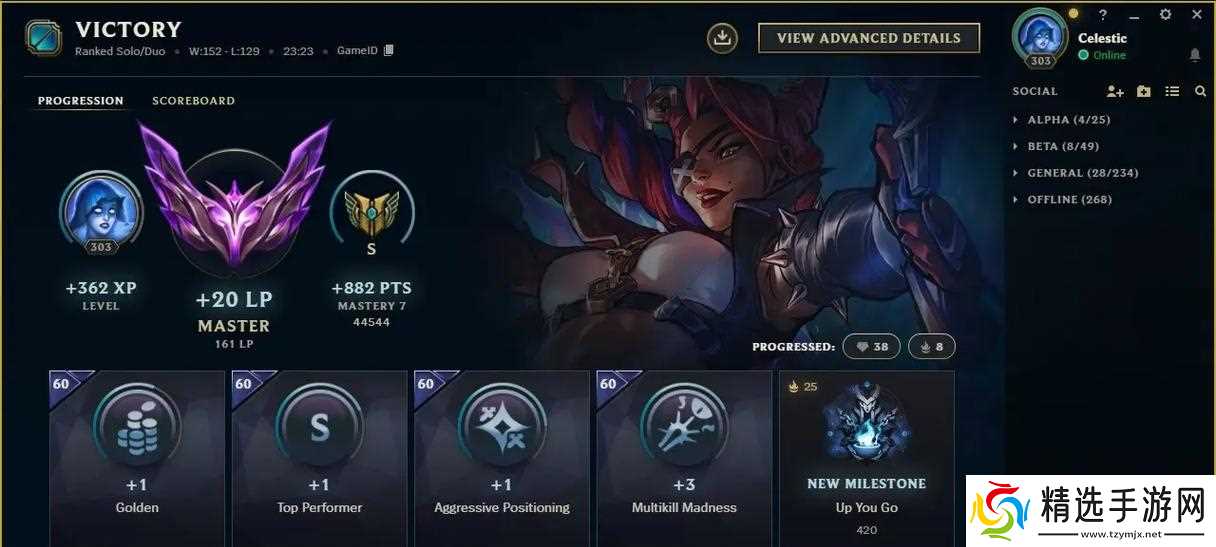
Task: Expand the General friends group
Action: coord(1082,173)
